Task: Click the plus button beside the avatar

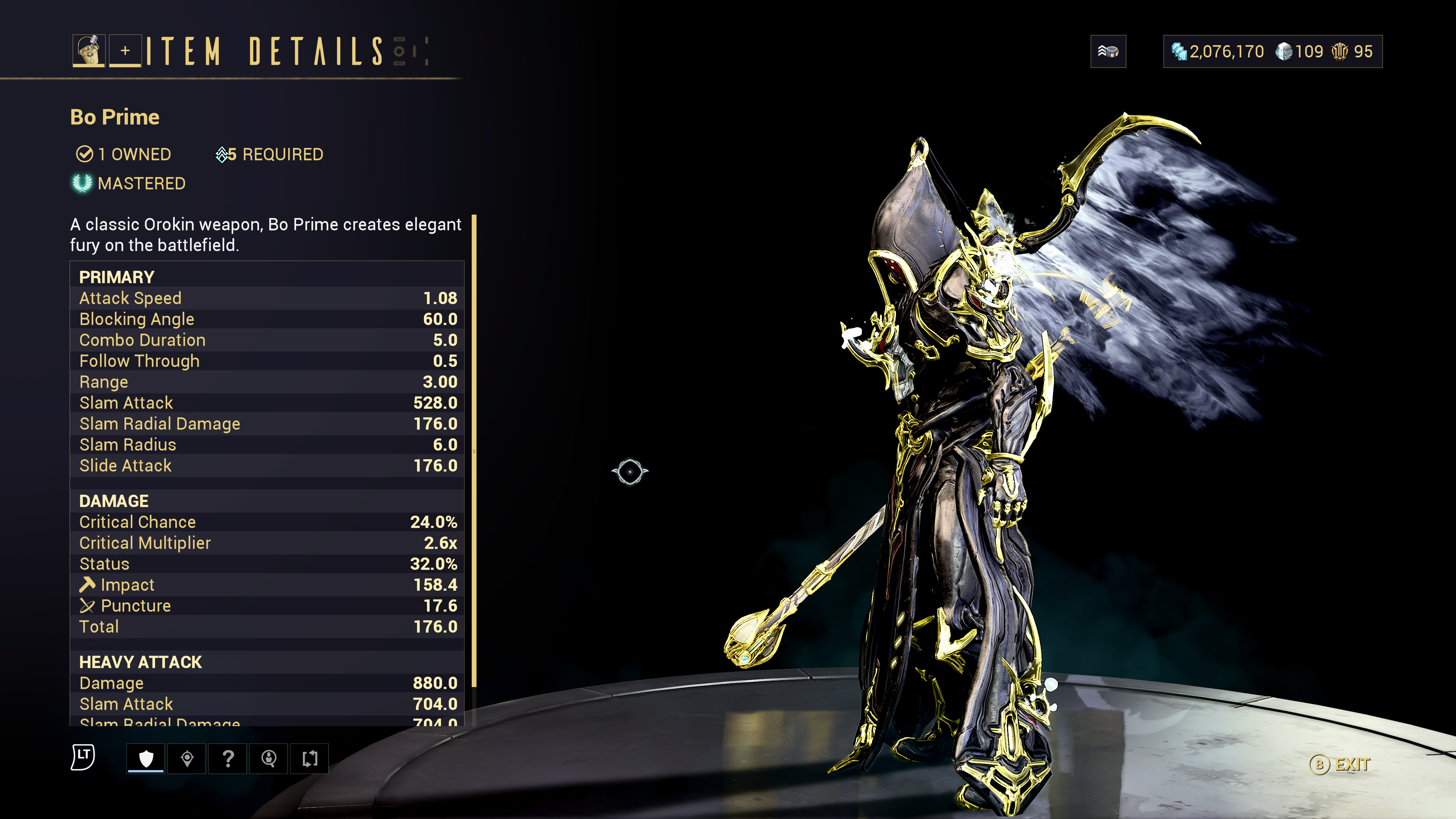Action: click(125, 51)
